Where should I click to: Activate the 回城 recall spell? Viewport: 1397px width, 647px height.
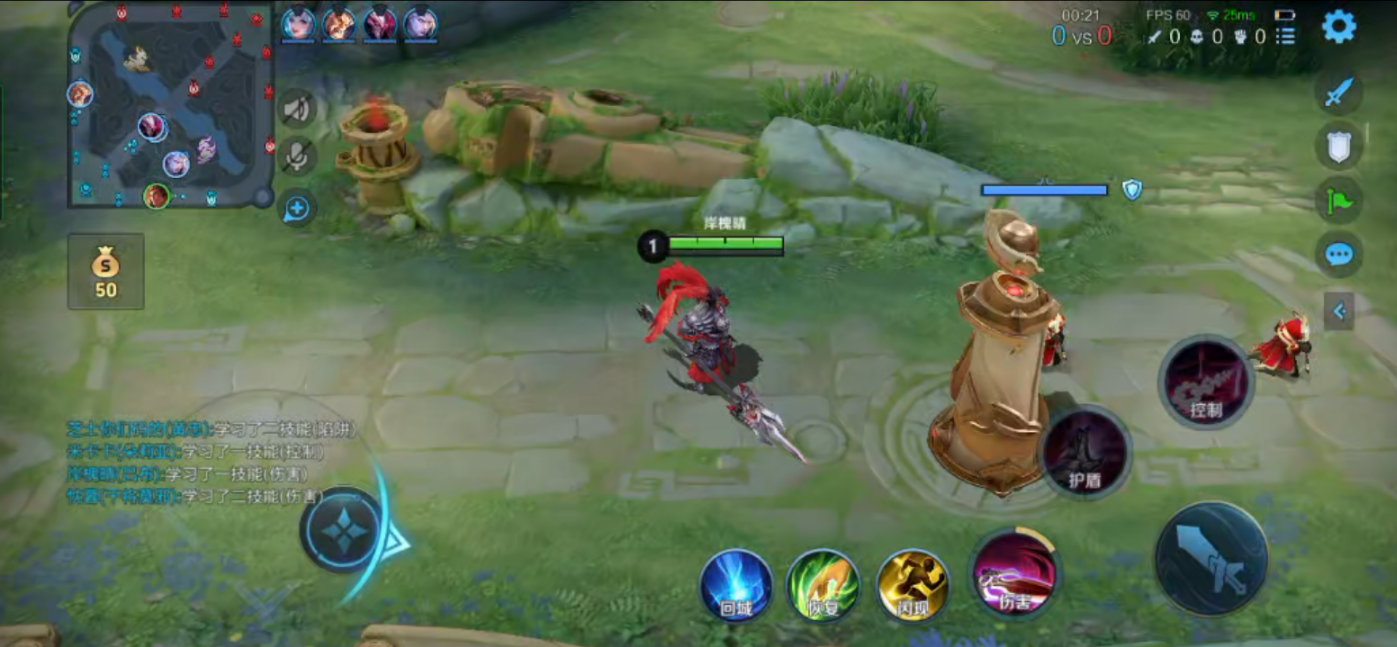[737, 586]
